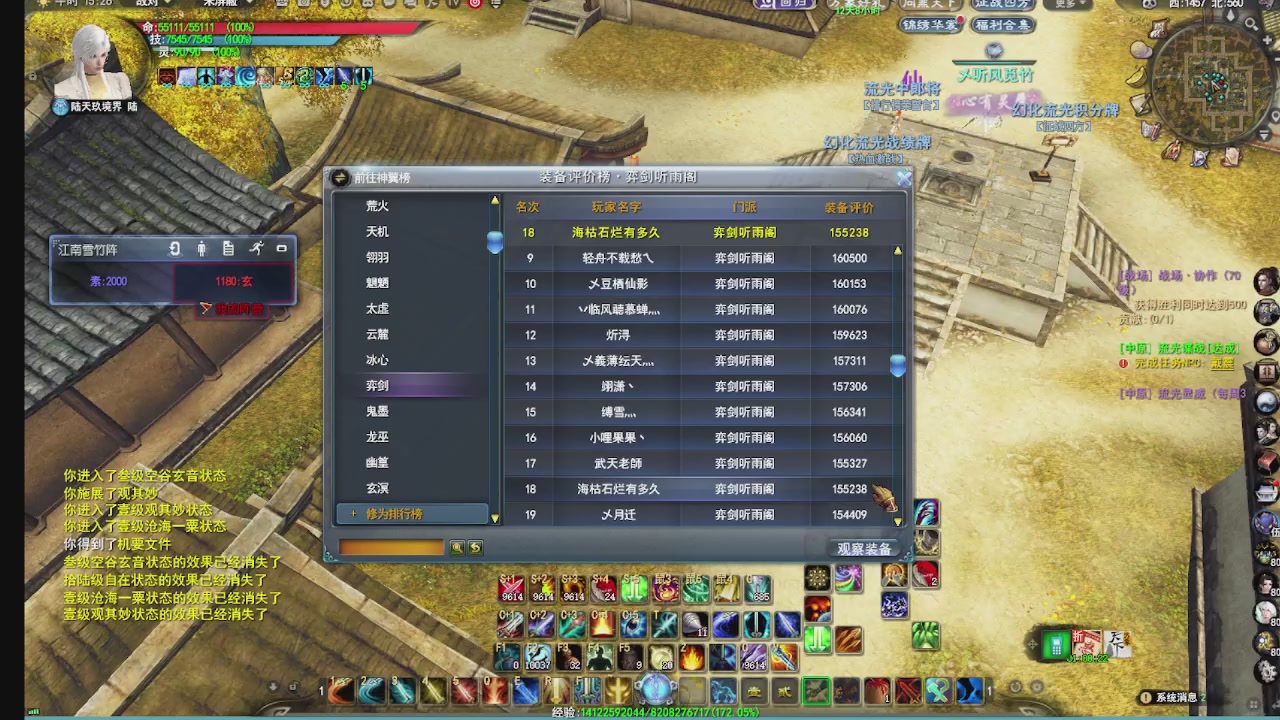Viewport: 1280px width, 720px height.
Task: Click the glowing orb skill icon on bottom hotbar
Action: [657, 689]
